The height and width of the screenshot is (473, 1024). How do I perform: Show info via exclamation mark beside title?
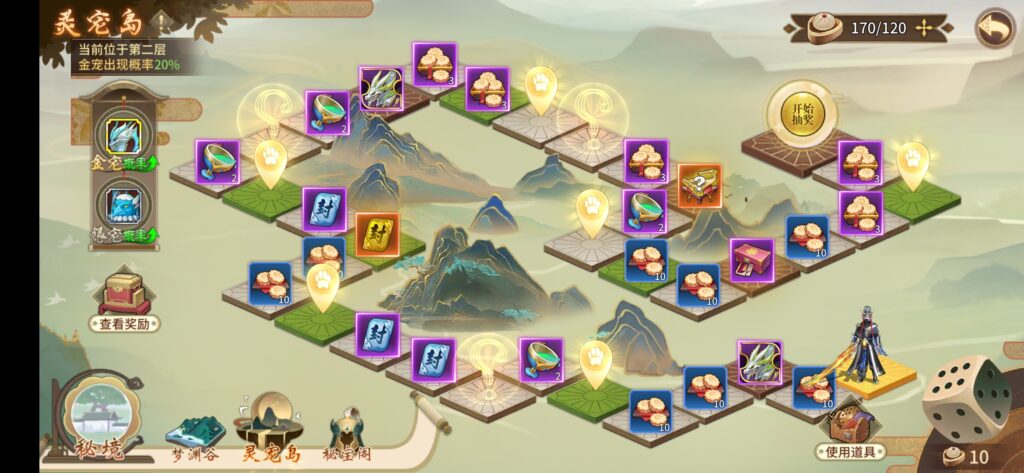tap(162, 20)
